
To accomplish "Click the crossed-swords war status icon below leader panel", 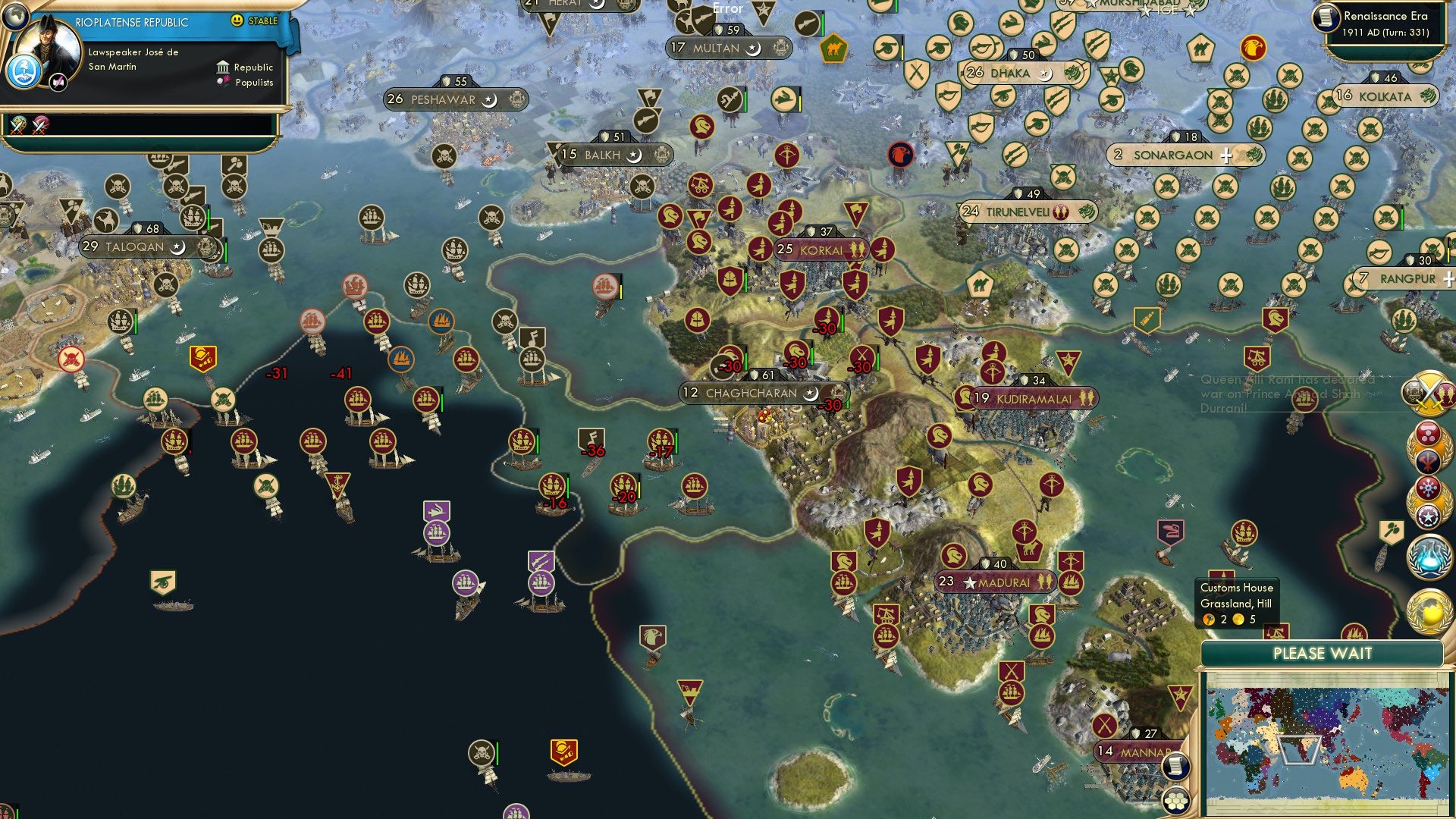I will click(17, 126).
